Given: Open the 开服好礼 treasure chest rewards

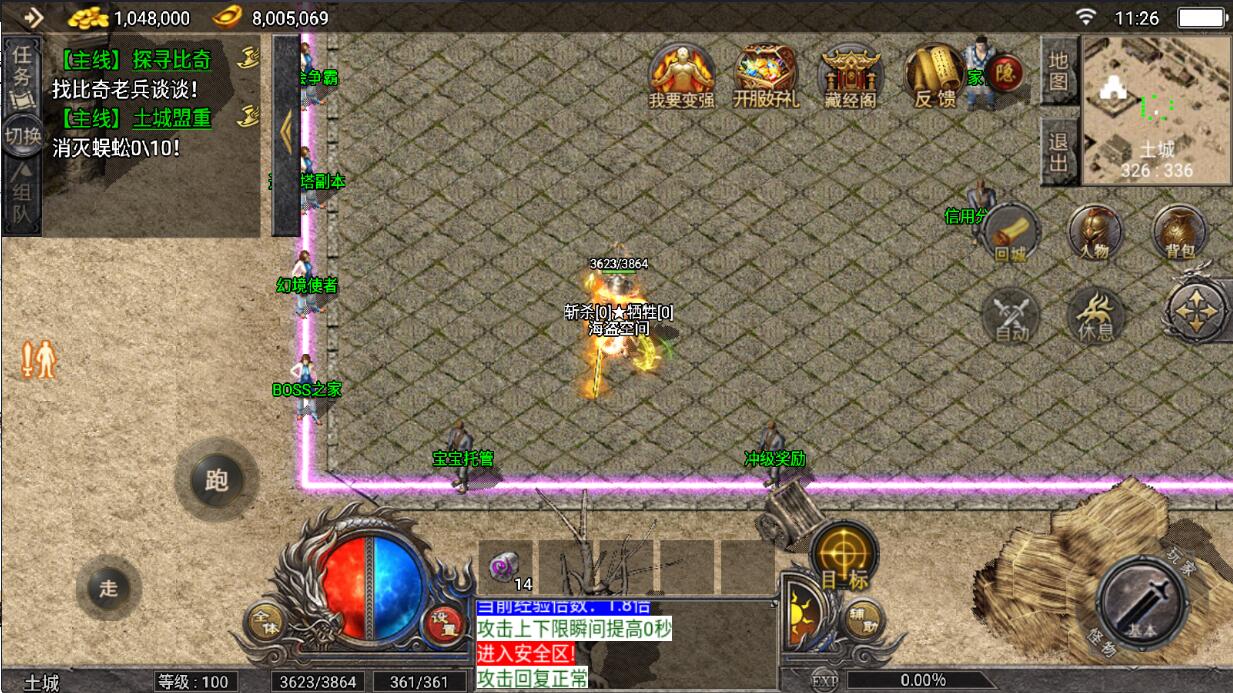Looking at the screenshot, I should click(765, 75).
